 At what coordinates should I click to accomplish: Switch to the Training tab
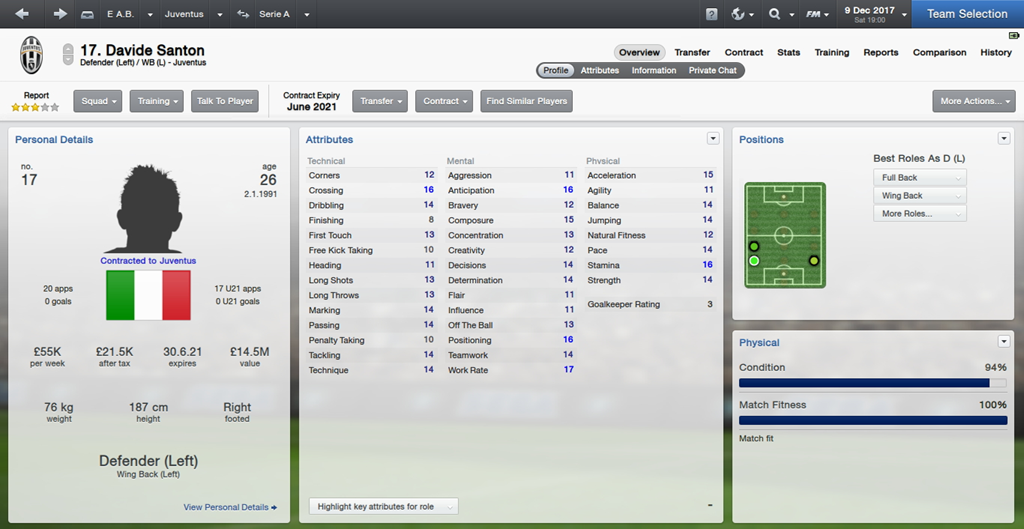[x=832, y=52]
